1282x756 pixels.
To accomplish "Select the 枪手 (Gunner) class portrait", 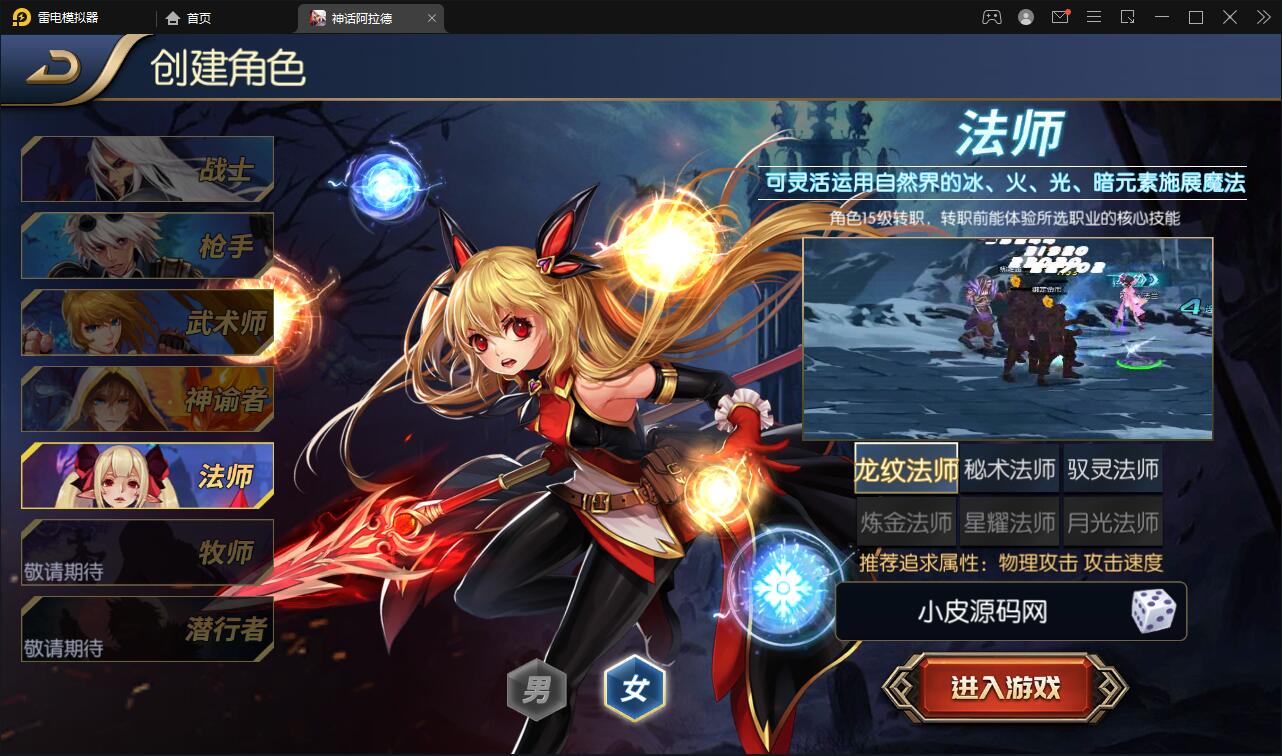I will click(x=146, y=245).
